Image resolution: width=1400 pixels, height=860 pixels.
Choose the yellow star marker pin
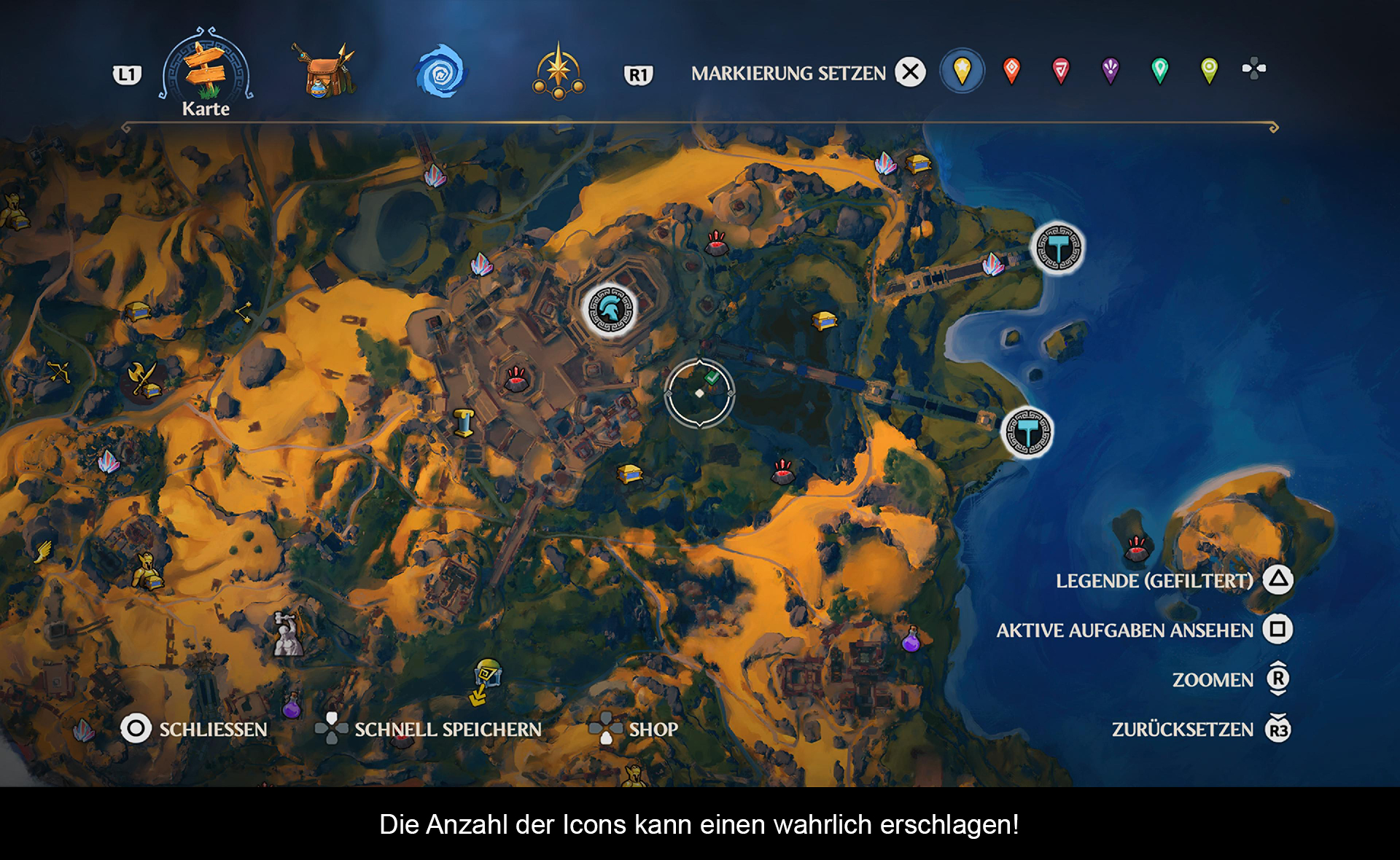click(962, 71)
